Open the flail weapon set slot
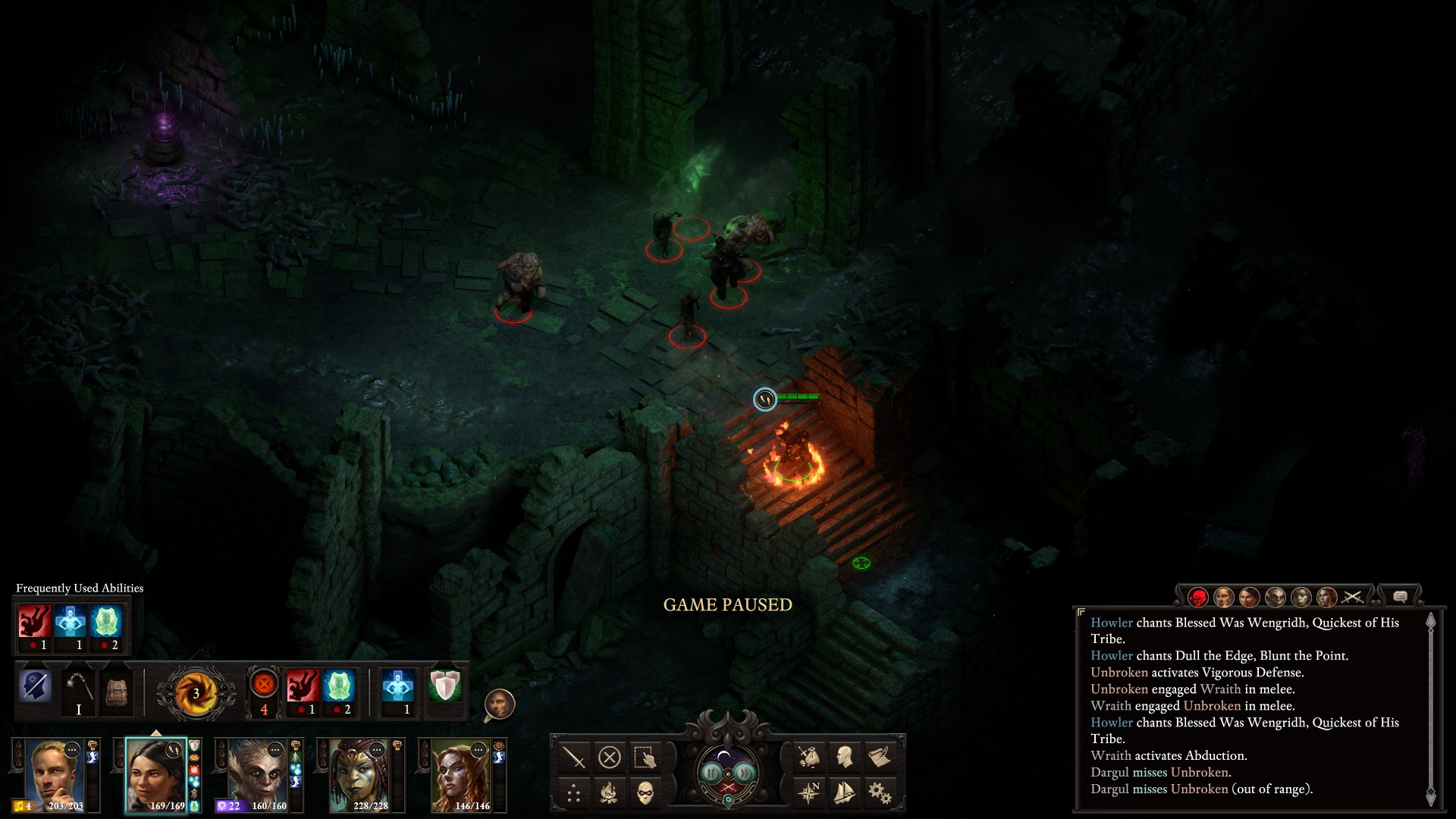1456x819 pixels. 78,689
